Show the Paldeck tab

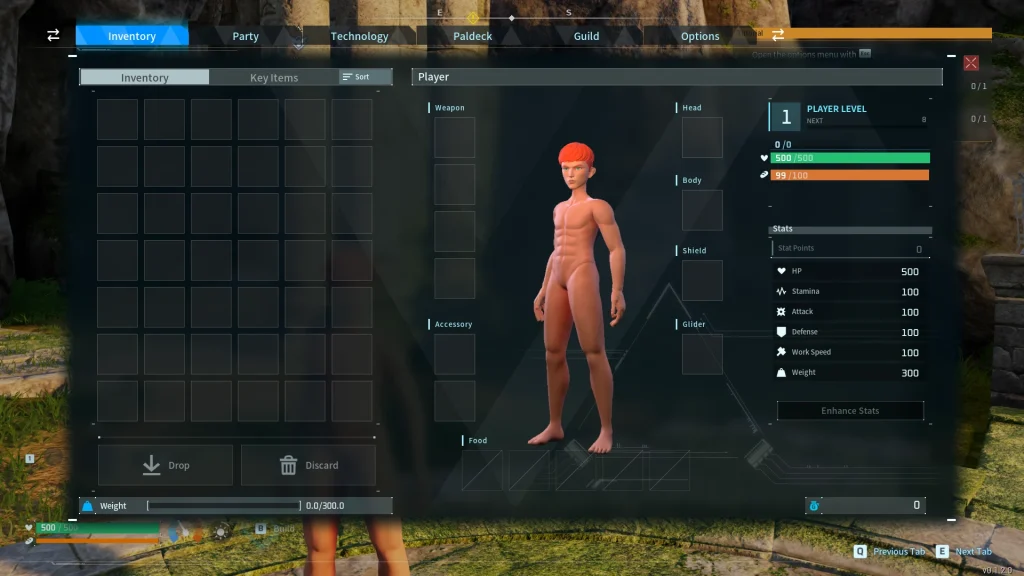point(473,36)
